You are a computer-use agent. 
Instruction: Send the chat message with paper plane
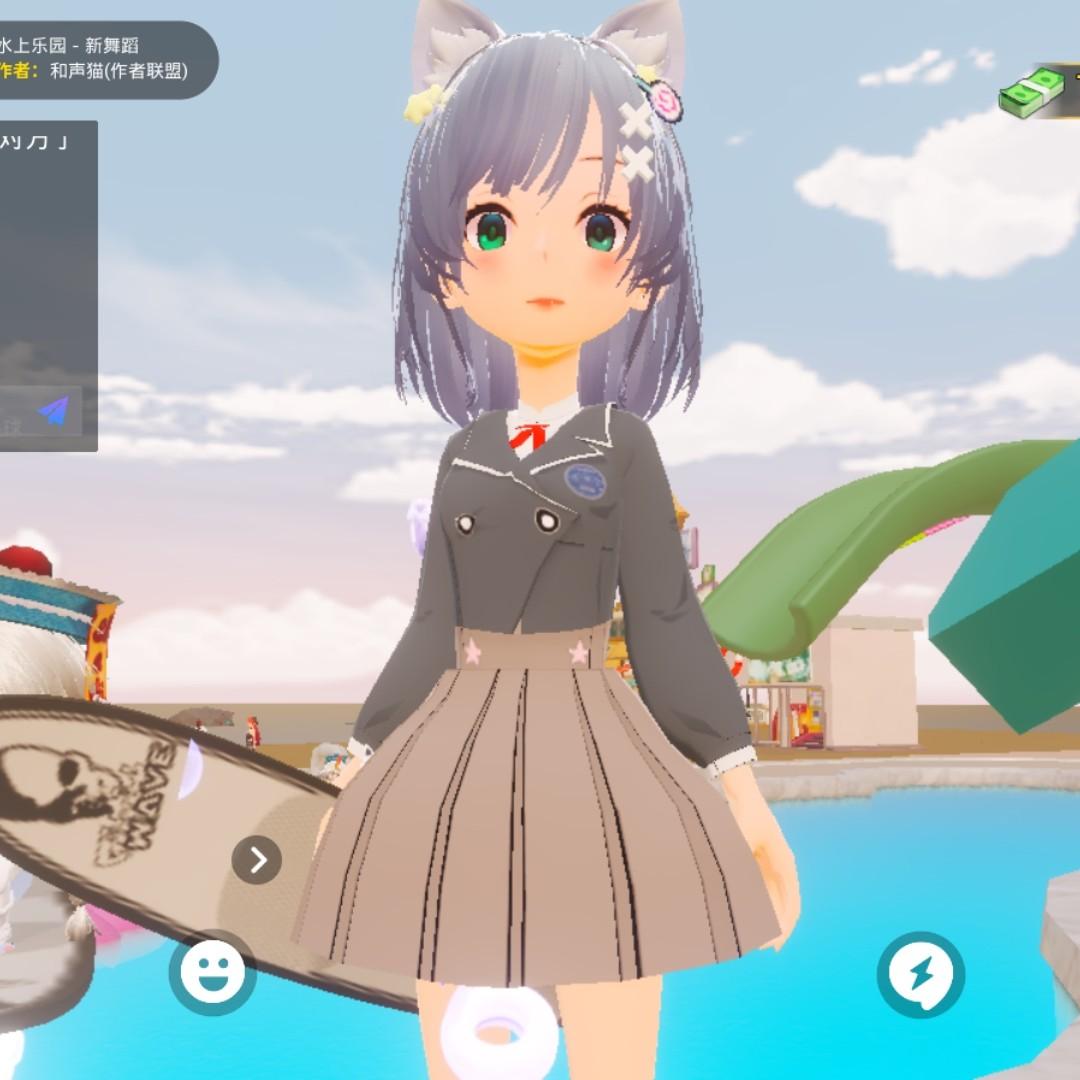point(54,411)
